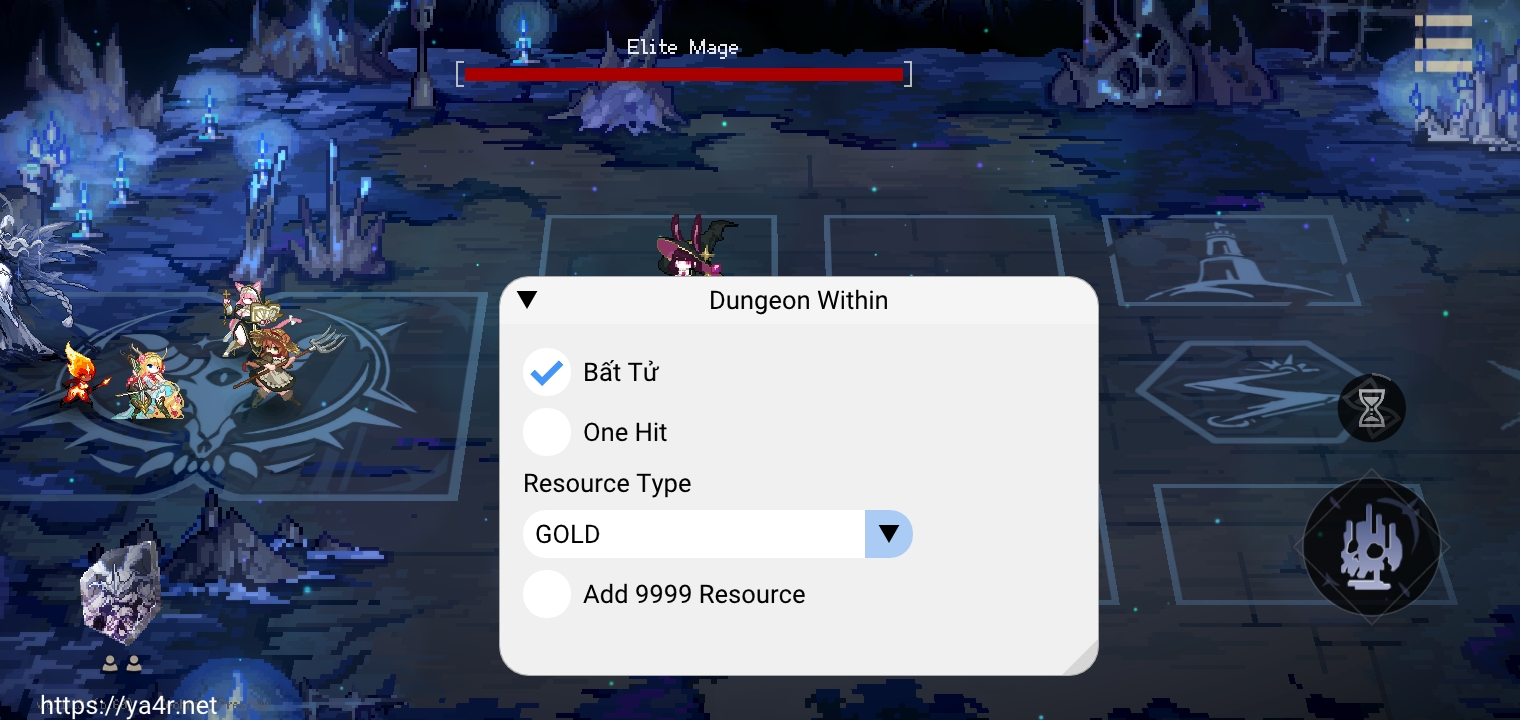Activate the hourglass time-speed icon

(1372, 408)
